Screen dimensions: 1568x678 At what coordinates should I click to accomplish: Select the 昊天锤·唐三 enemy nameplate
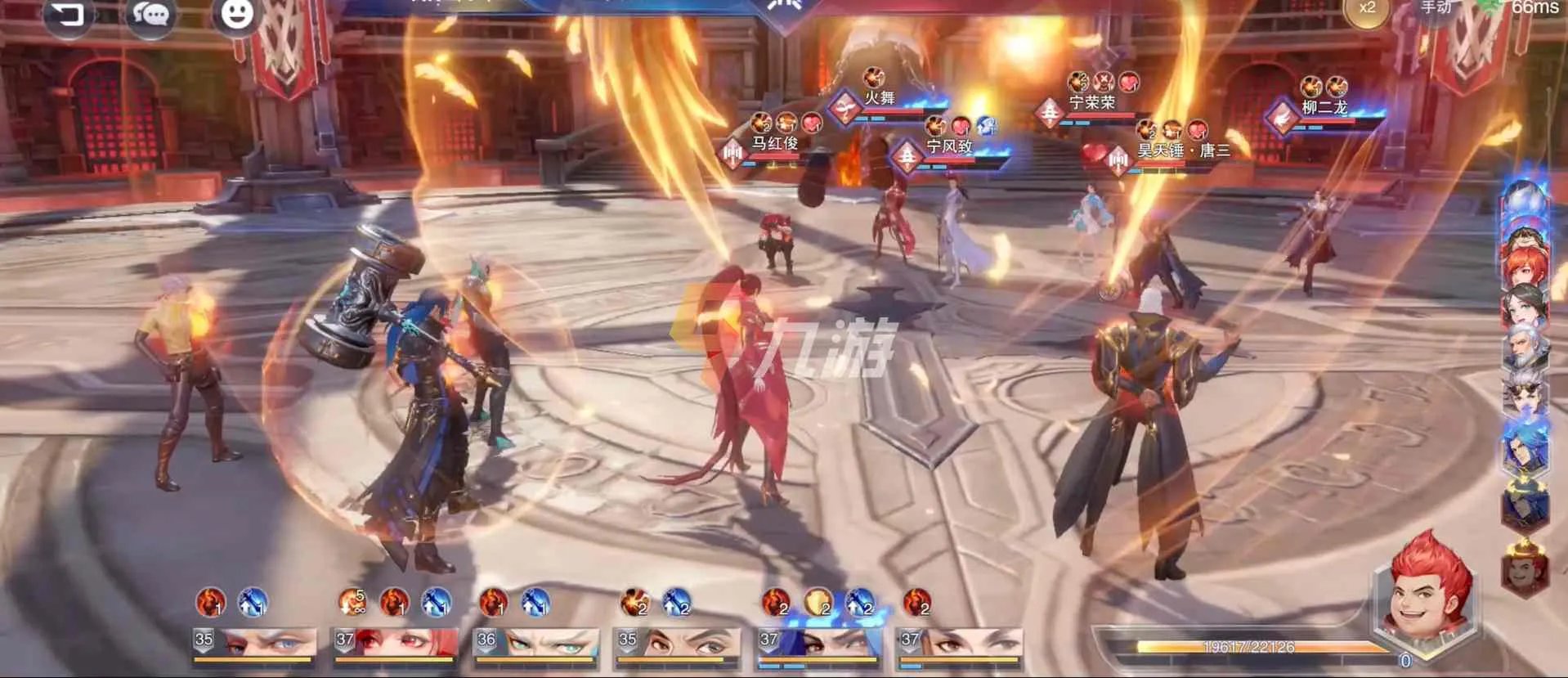point(1183,151)
